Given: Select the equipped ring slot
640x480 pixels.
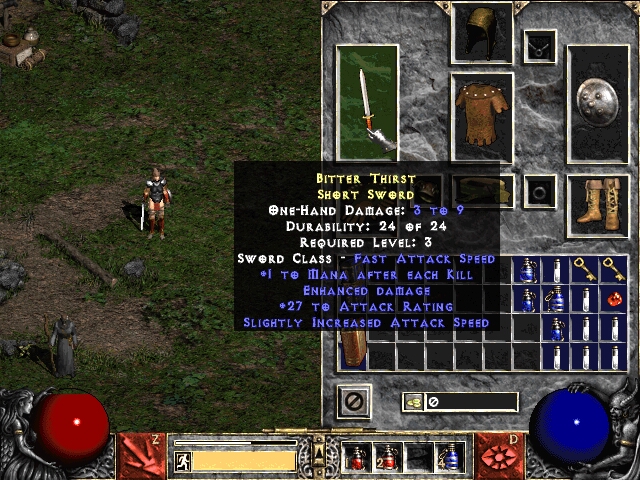Looking at the screenshot, I should [541, 190].
